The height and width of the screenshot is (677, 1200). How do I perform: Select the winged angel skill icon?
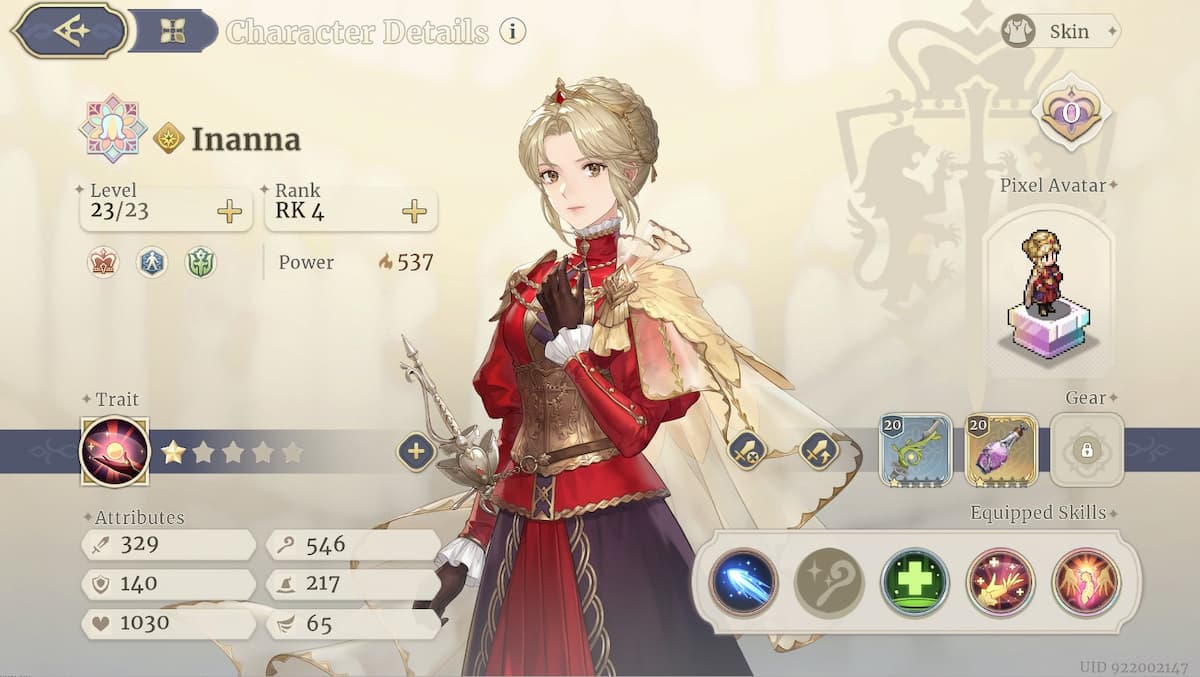pos(1086,582)
